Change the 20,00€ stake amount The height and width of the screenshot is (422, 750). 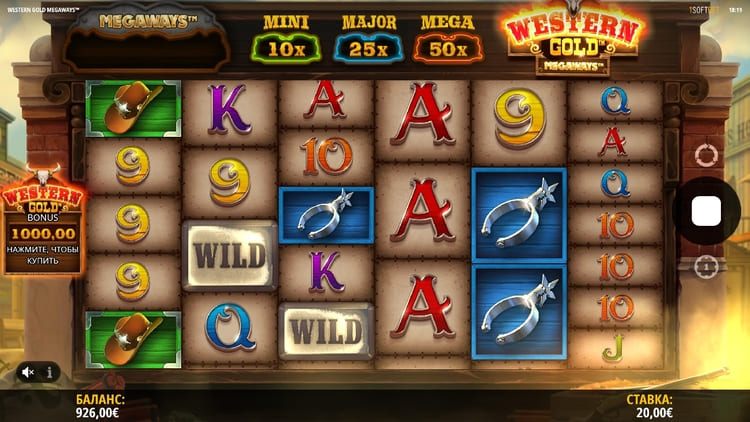648,404
